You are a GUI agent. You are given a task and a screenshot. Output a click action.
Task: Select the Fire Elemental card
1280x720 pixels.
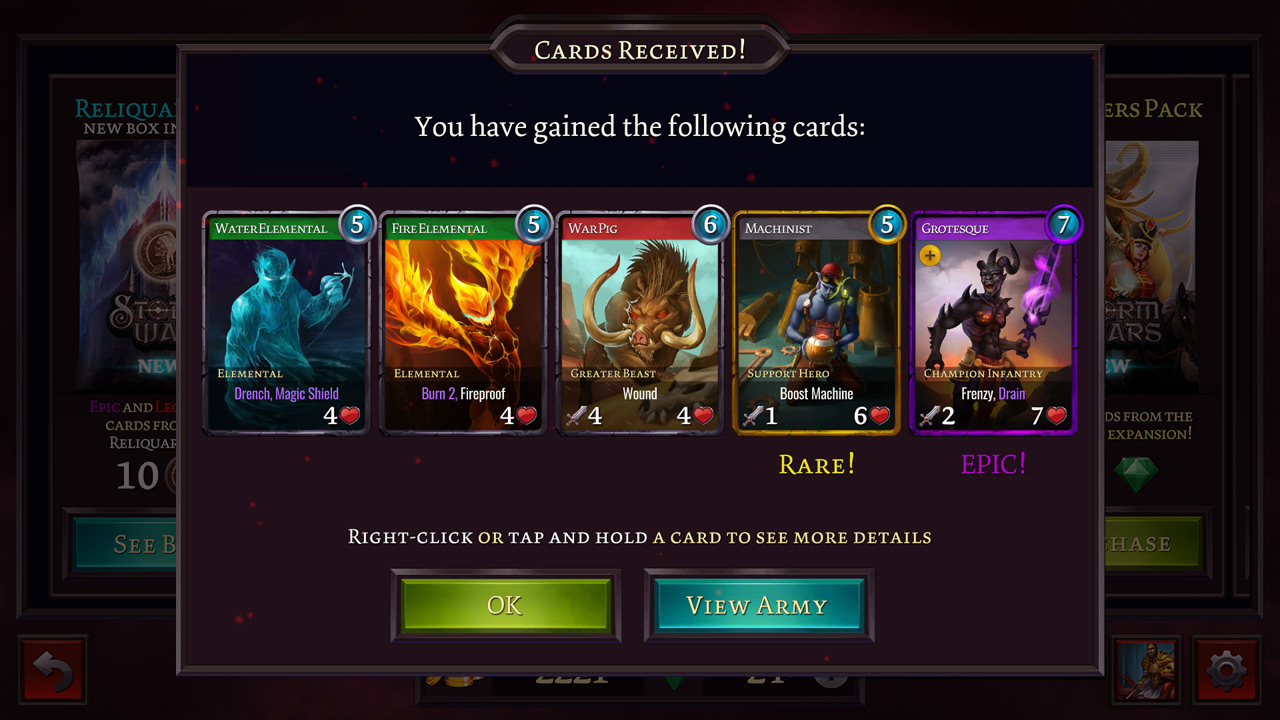click(463, 323)
